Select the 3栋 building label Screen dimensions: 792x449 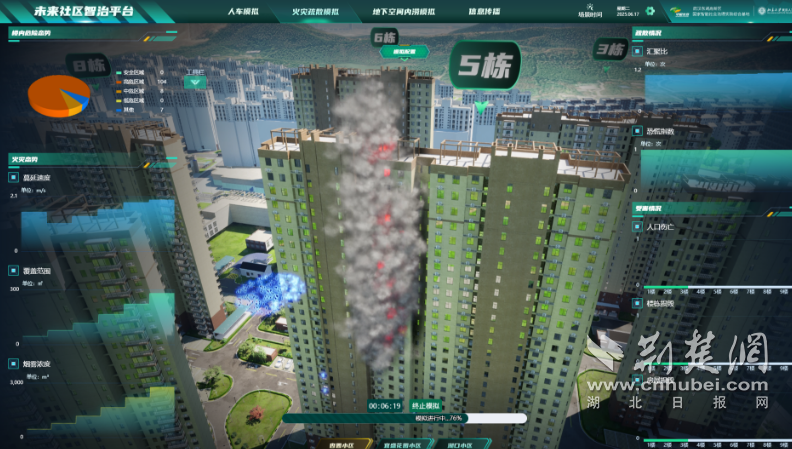tap(610, 49)
